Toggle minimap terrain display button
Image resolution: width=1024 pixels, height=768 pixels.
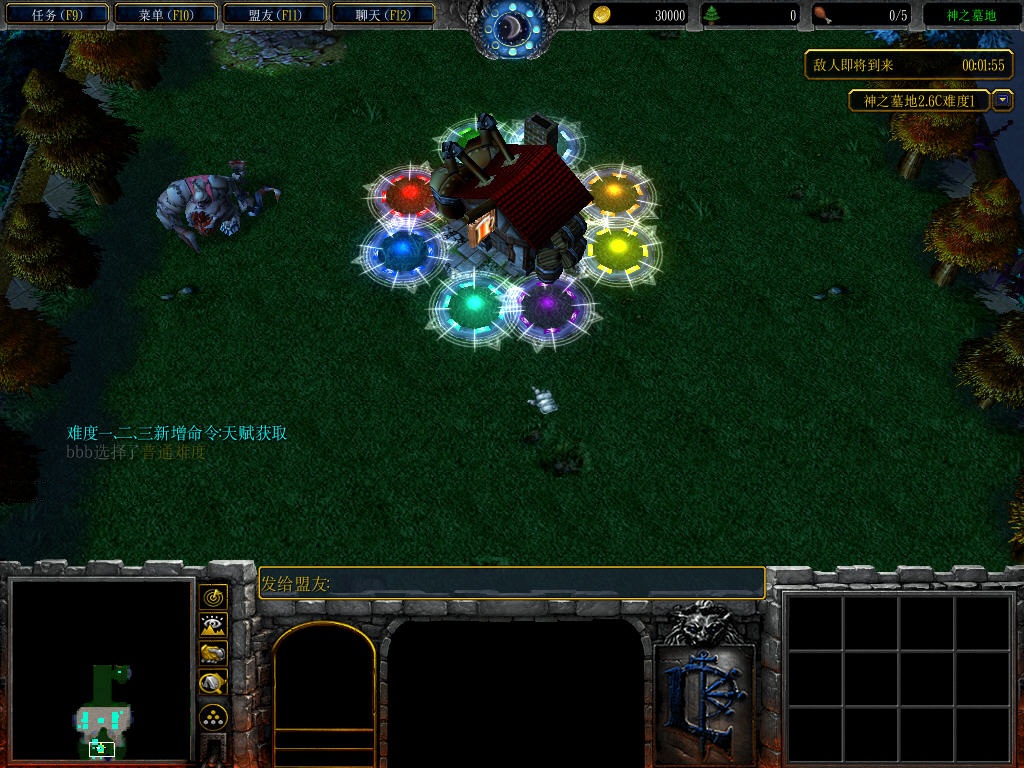[213, 626]
